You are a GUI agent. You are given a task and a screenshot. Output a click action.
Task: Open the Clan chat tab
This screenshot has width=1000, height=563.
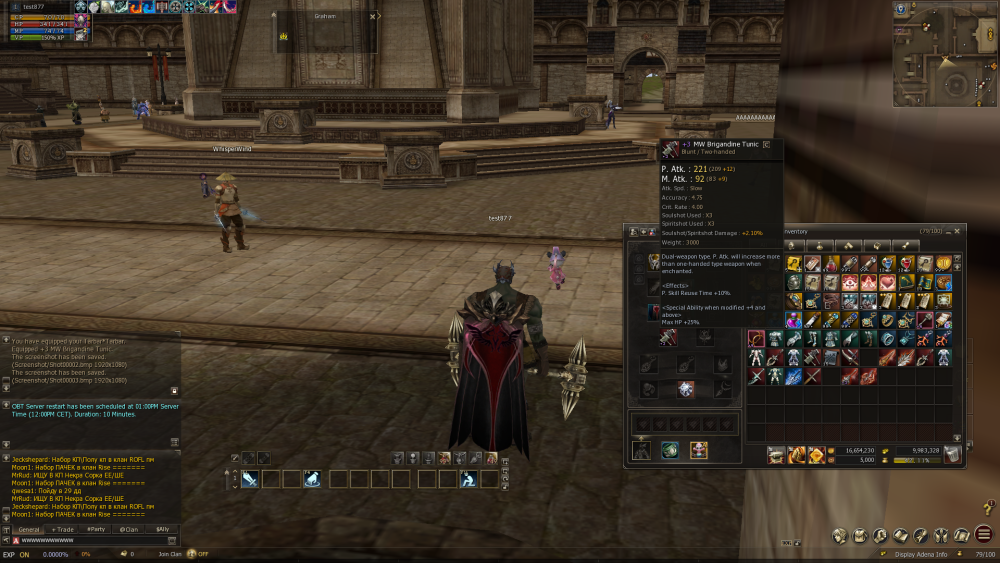coord(129,529)
